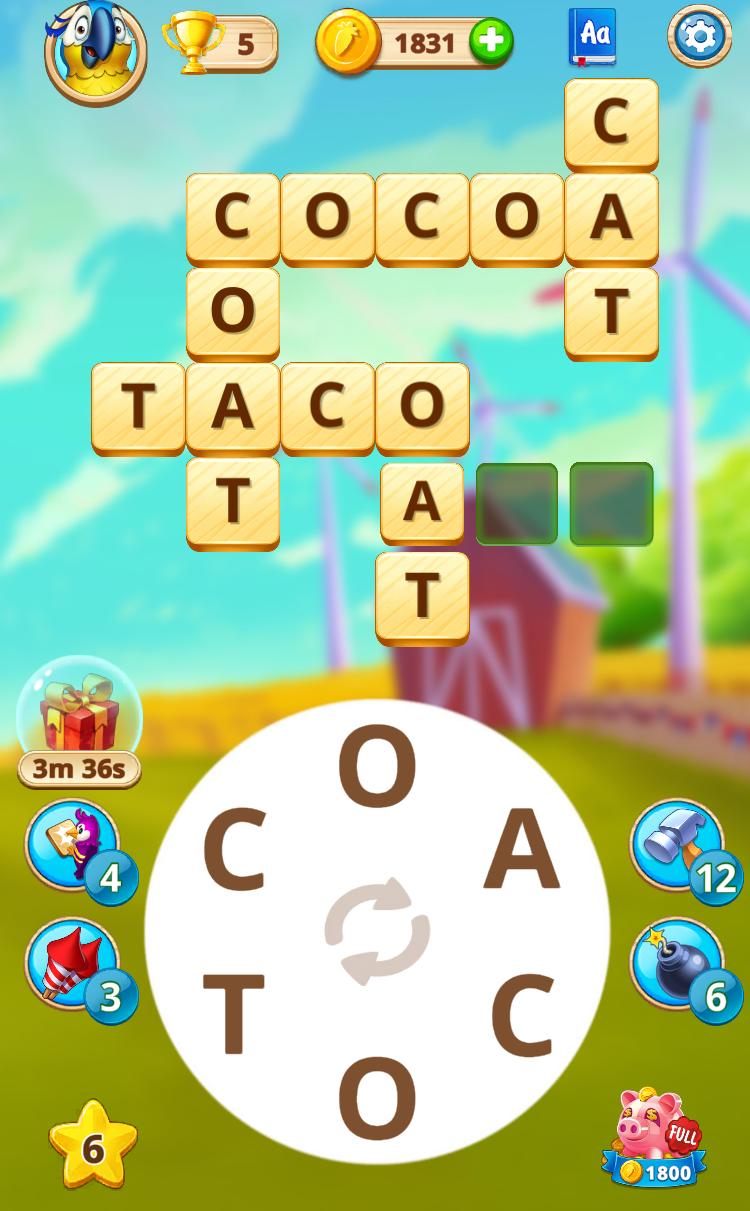The width and height of the screenshot is (750, 1211).
Task: Open the full piggy bank
Action: point(655,1137)
